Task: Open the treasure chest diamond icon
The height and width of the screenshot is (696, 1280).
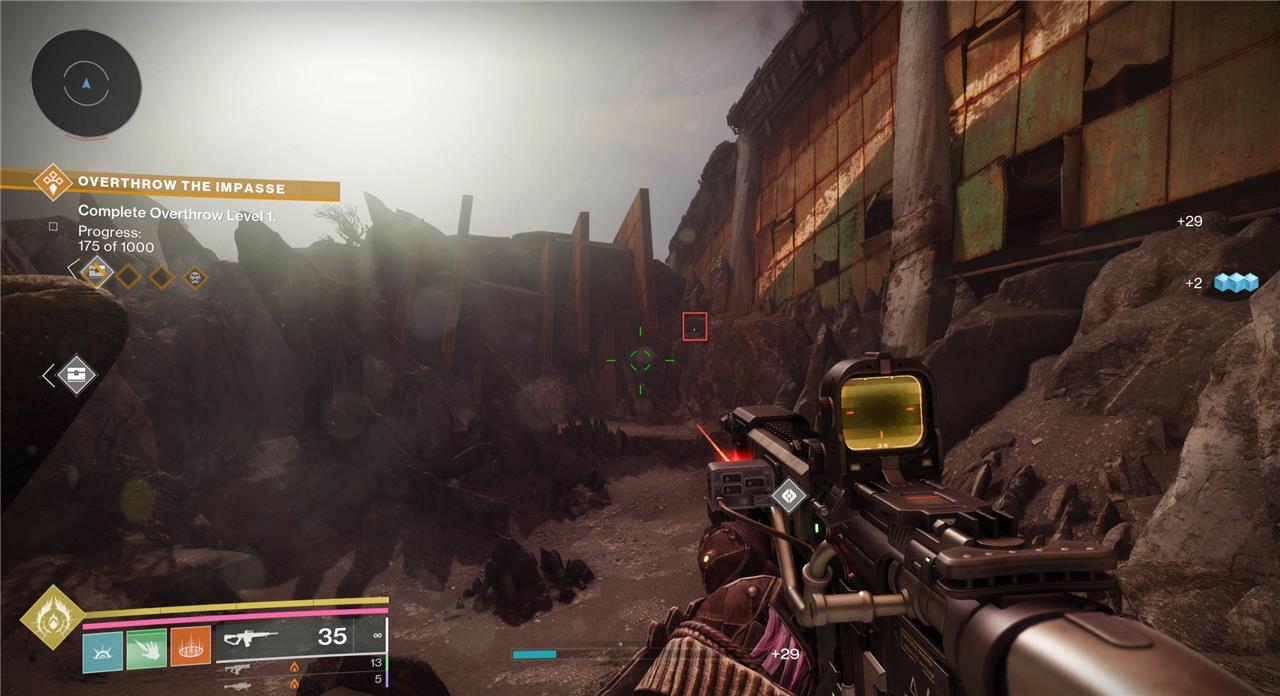Action: [x=76, y=375]
